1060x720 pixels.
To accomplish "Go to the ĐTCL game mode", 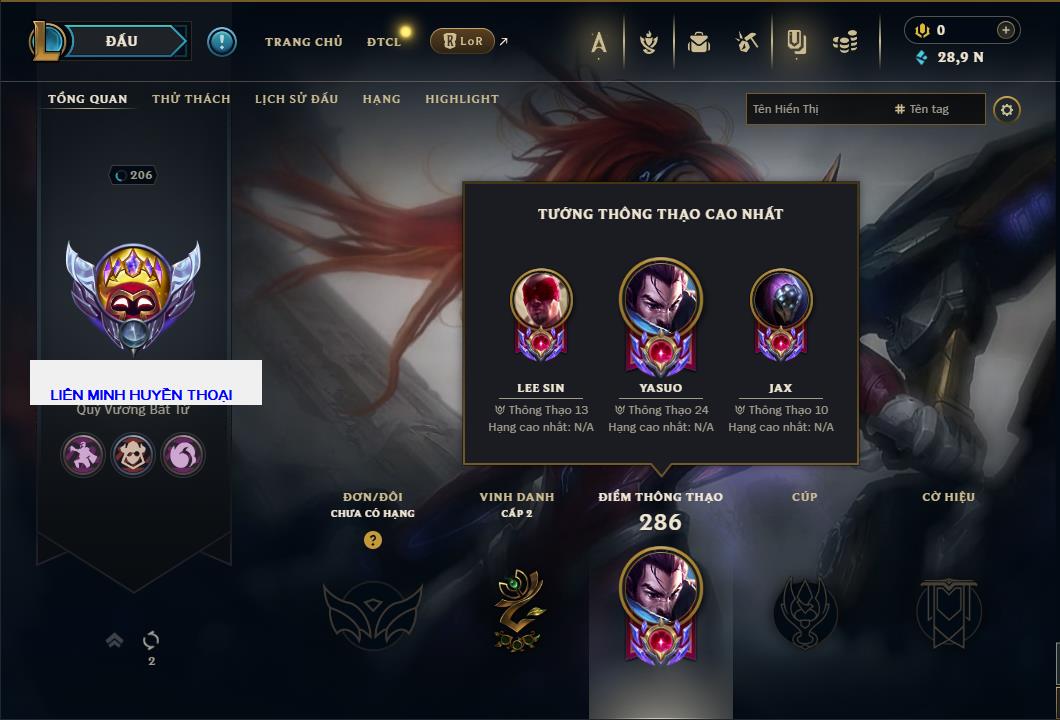I will 384,42.
